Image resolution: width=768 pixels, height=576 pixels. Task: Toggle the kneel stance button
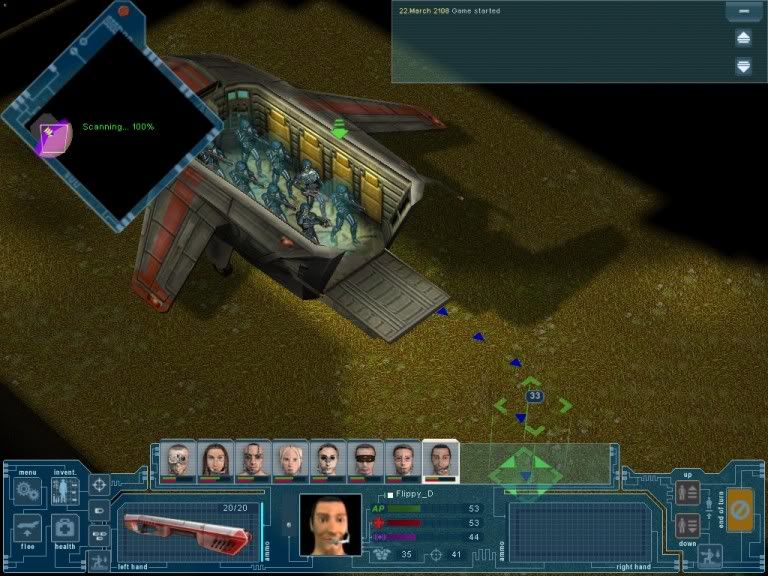click(x=711, y=555)
